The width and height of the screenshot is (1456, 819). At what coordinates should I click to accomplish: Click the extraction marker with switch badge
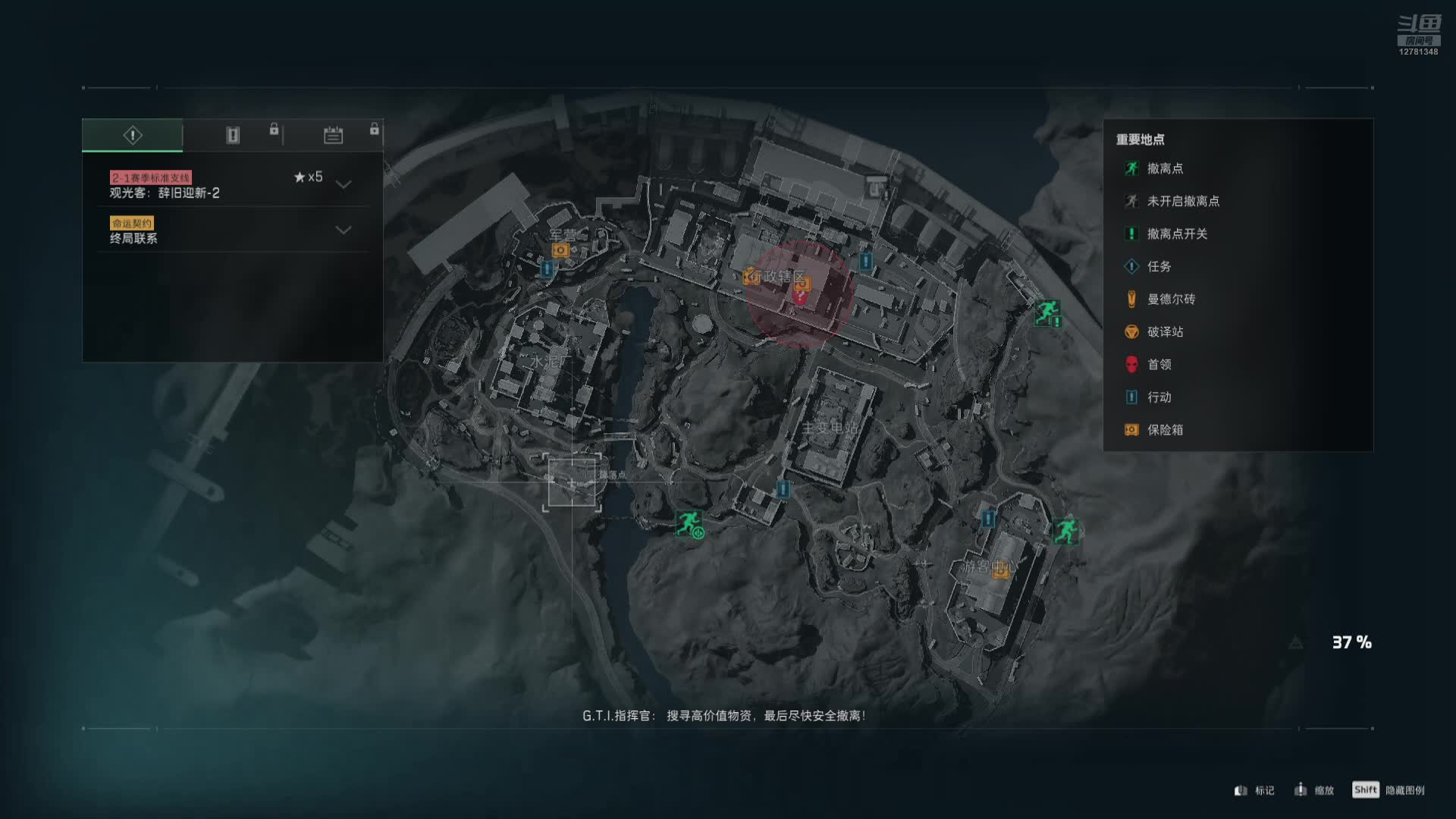point(1047,312)
